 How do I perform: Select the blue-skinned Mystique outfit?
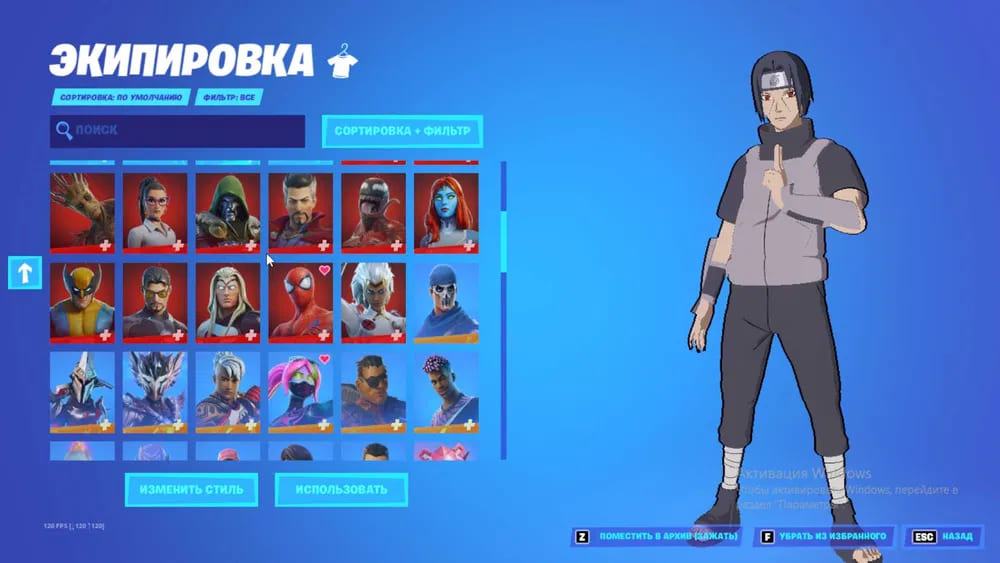pos(446,212)
